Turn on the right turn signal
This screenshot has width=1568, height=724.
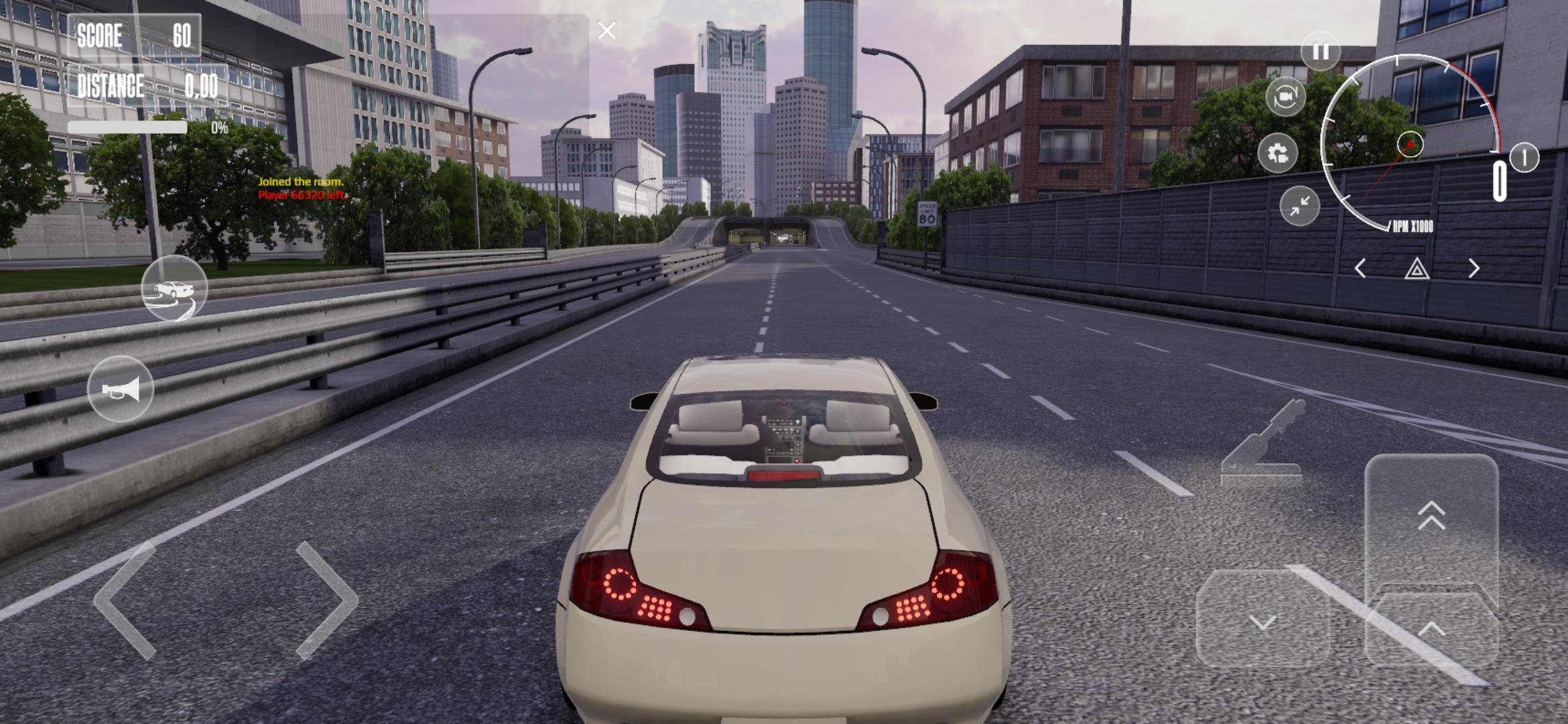tap(1474, 269)
